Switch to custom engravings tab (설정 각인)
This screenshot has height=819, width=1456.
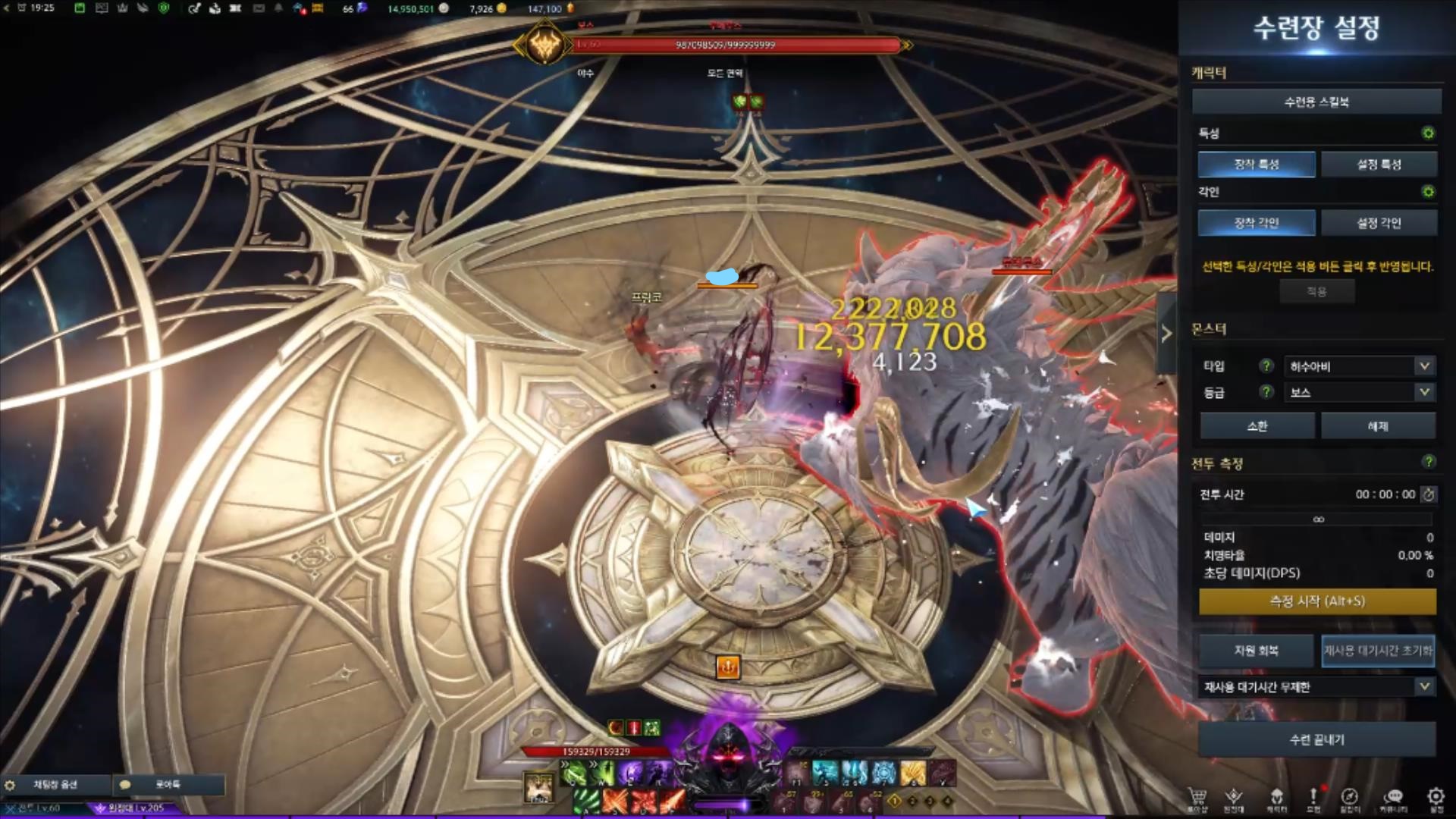click(x=1379, y=223)
